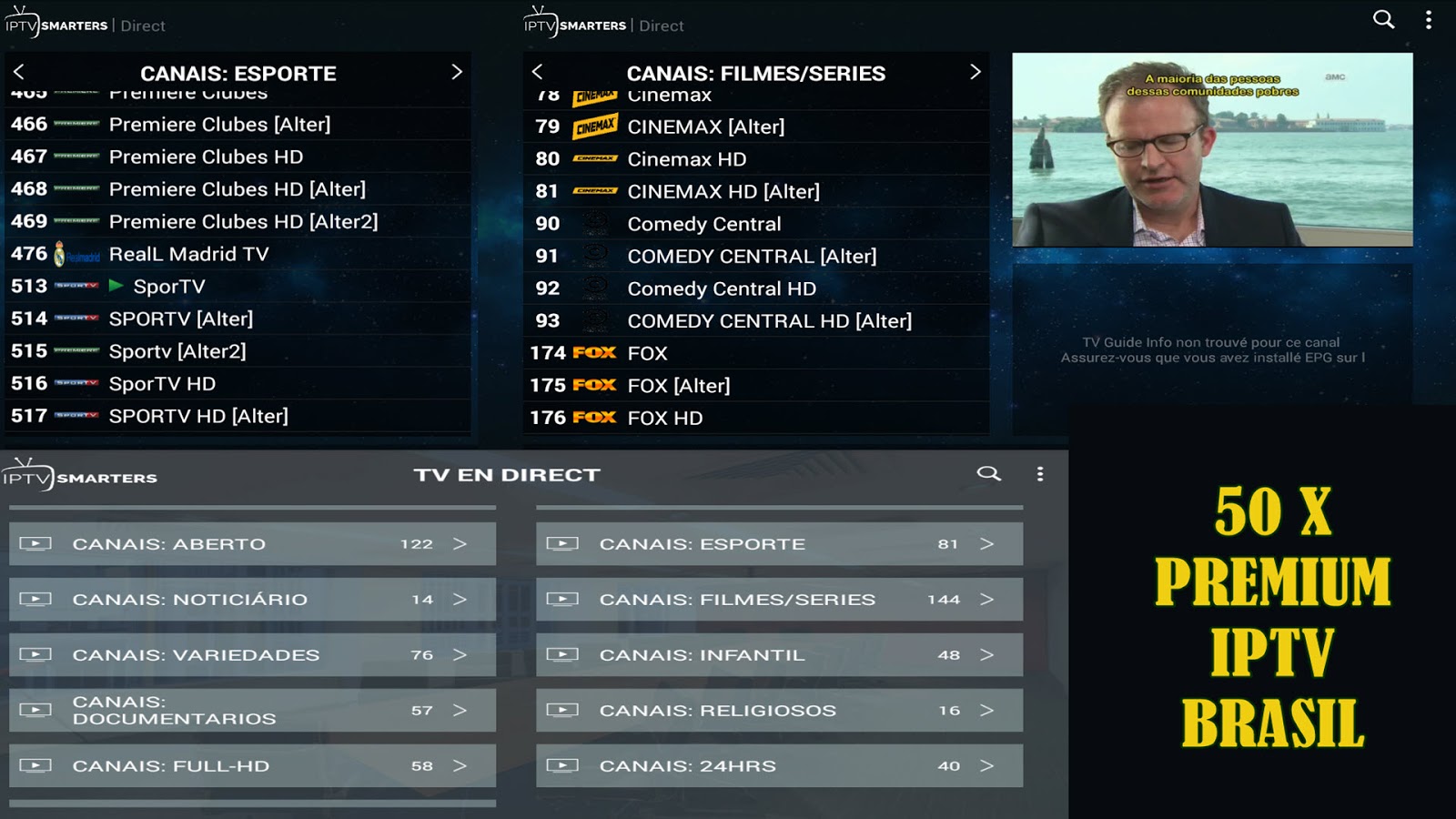The width and height of the screenshot is (1456, 819).
Task: Click the Cinemax logo beside channel 79
Action: click(596, 126)
